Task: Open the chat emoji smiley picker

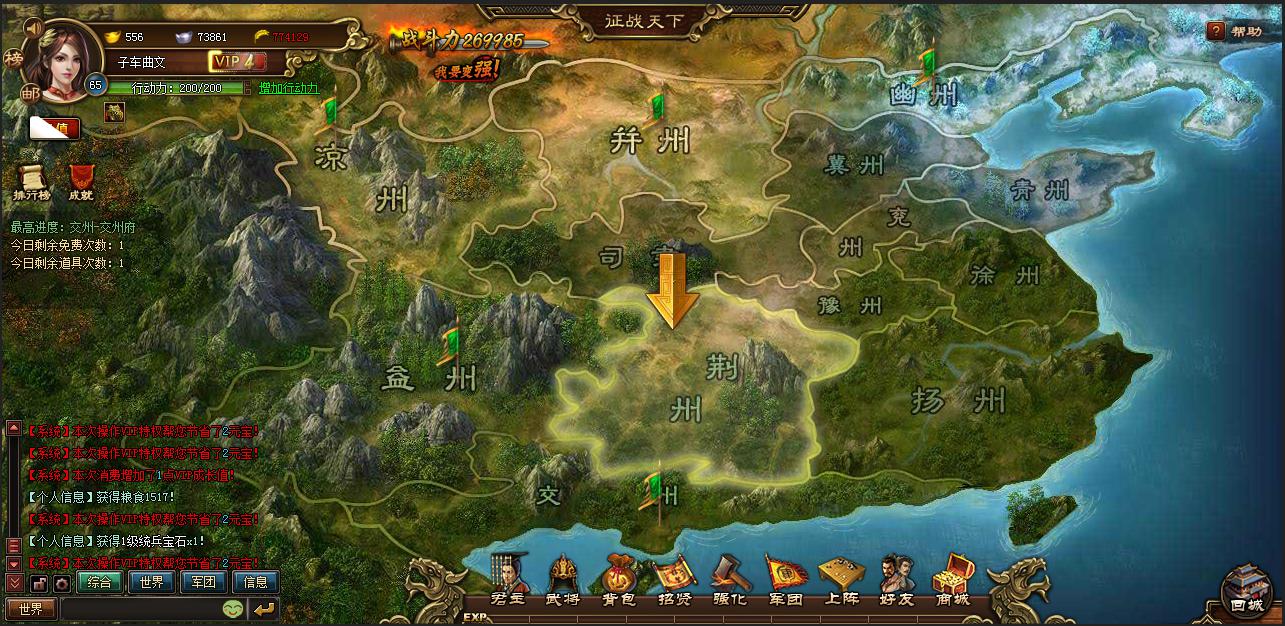Action: coord(233,608)
